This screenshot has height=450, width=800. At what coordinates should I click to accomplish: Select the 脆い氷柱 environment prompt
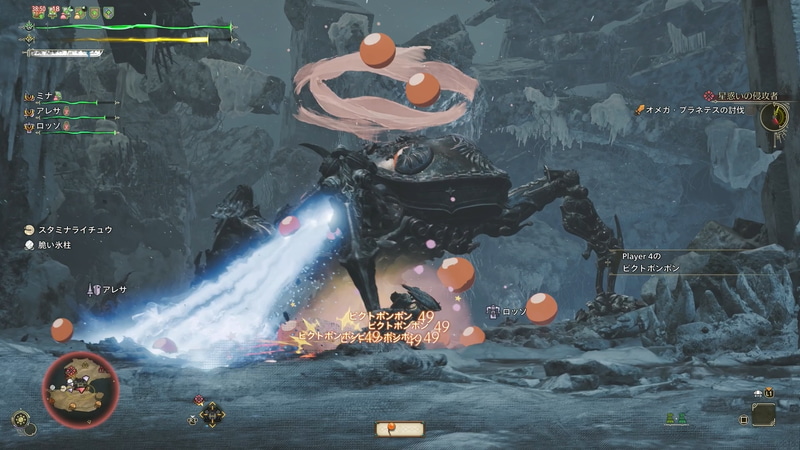click(x=62, y=244)
